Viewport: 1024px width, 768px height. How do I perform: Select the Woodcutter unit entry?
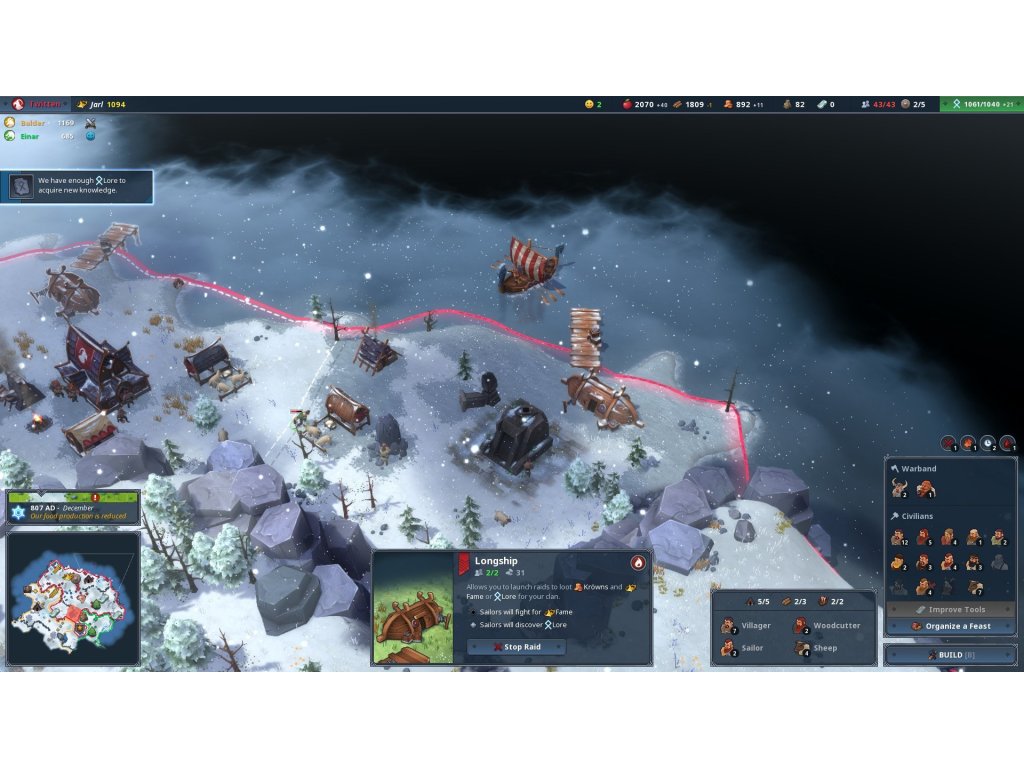[x=824, y=626]
